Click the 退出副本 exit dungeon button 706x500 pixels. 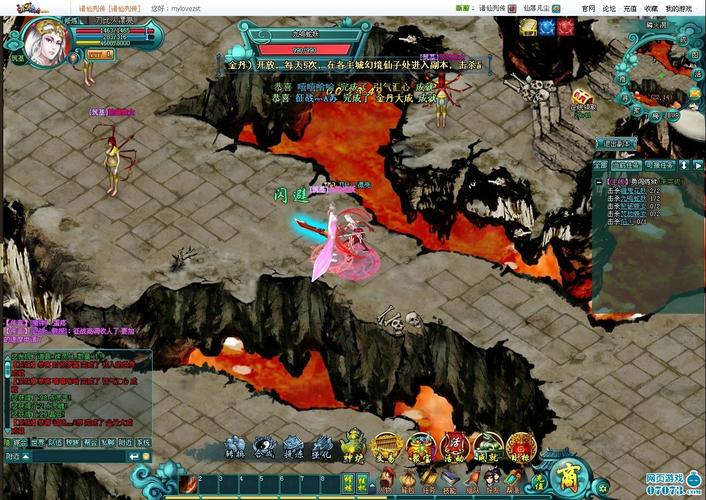(616, 143)
